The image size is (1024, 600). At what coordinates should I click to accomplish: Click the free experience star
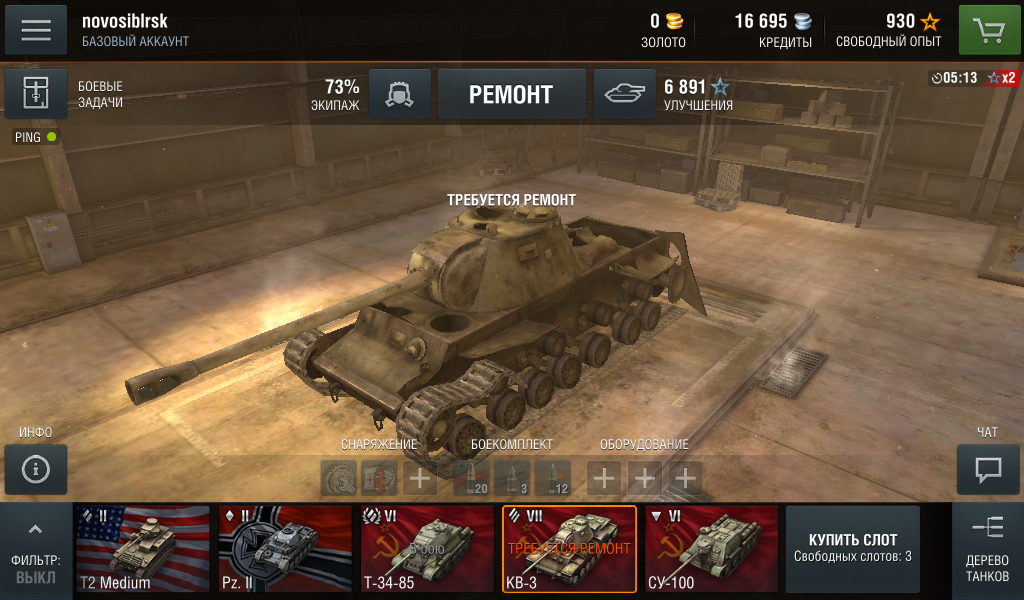[x=930, y=22]
